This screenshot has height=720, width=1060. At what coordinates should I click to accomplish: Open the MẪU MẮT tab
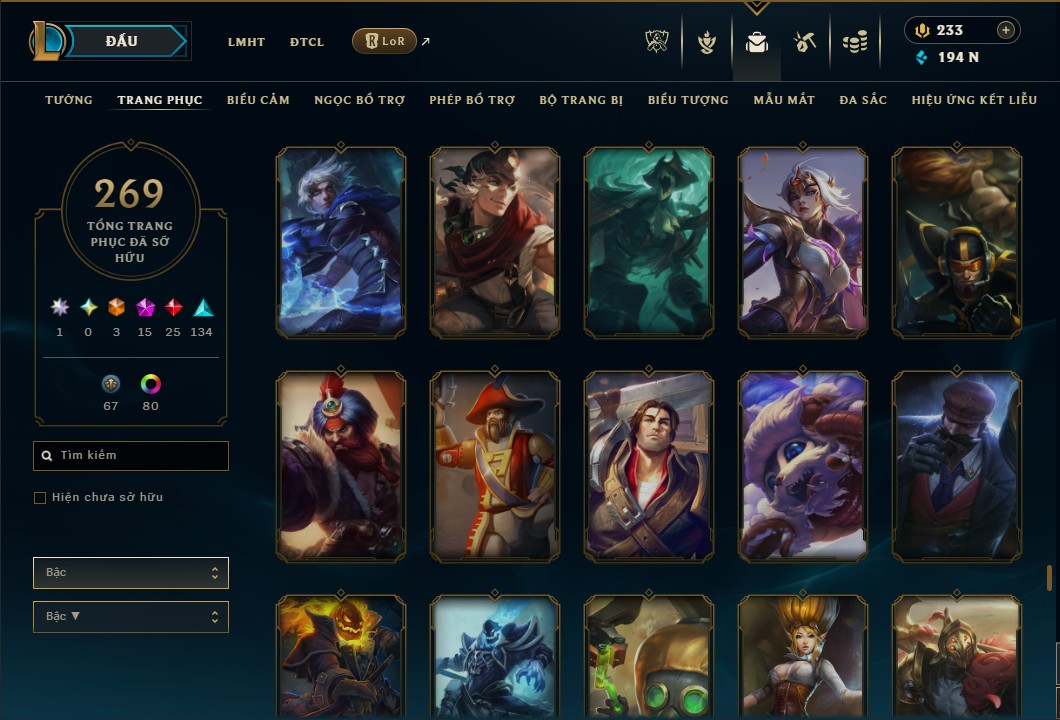tap(784, 100)
